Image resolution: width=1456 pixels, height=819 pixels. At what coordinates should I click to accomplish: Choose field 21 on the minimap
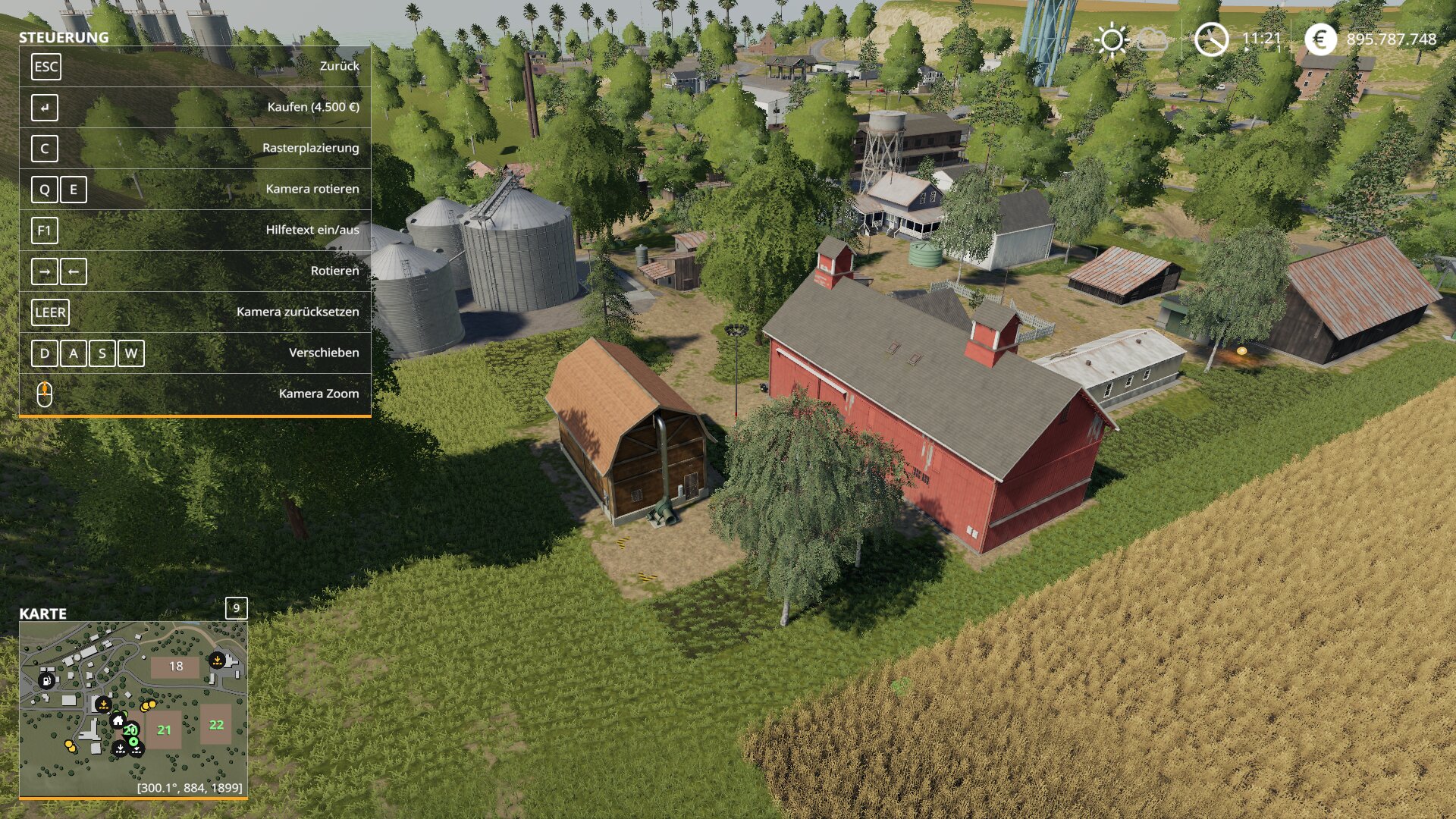coord(164,730)
